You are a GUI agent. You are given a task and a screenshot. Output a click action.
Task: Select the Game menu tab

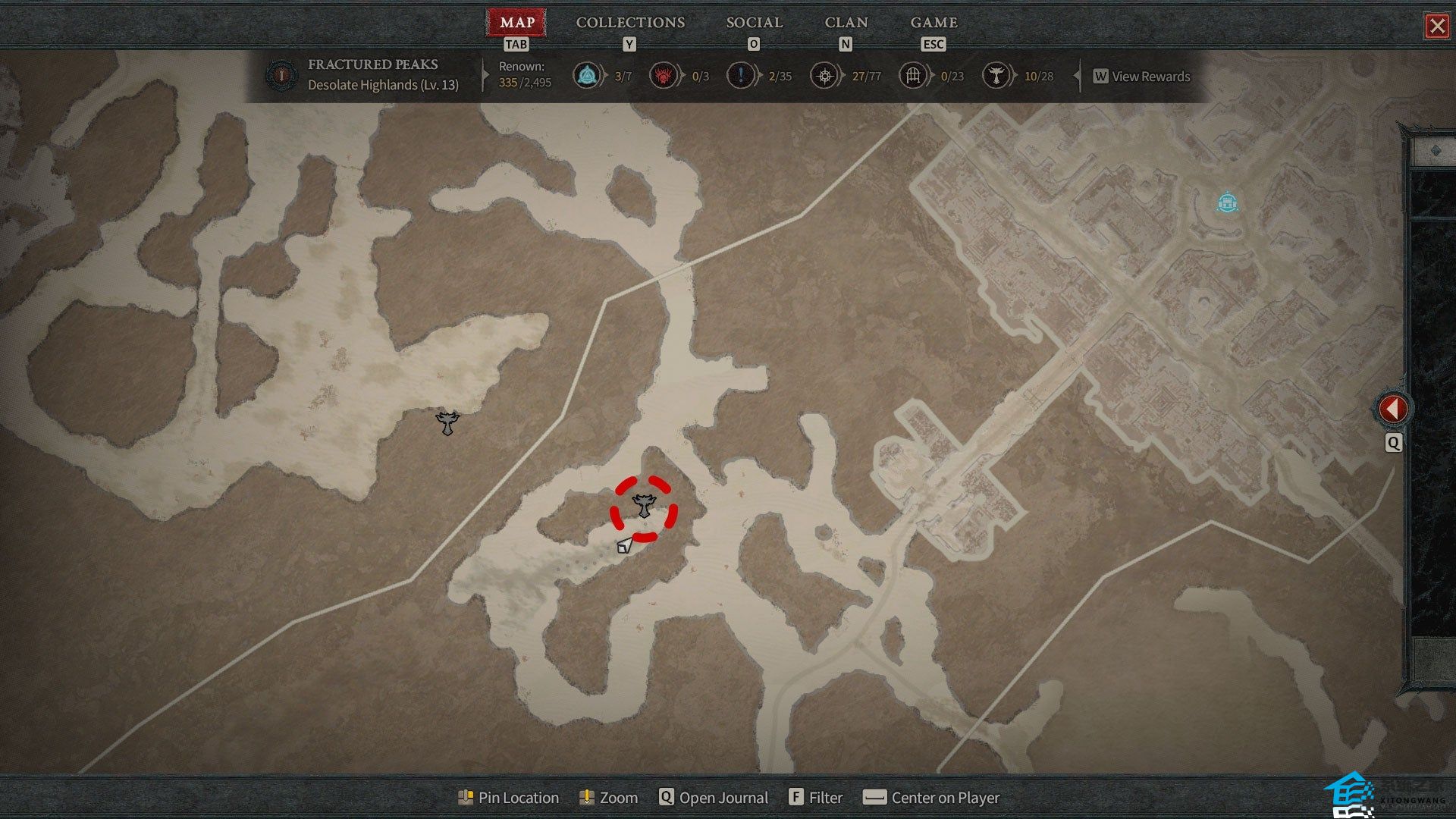click(934, 23)
